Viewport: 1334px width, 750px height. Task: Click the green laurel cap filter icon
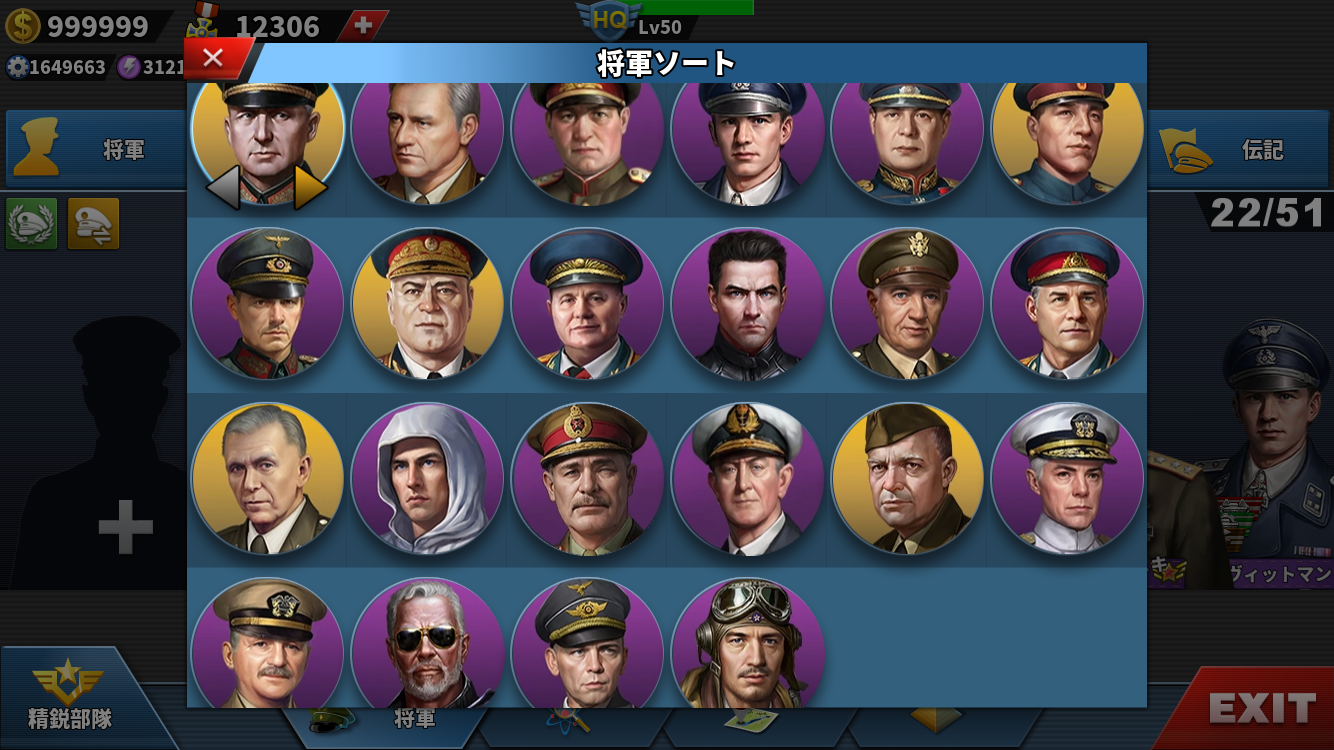click(32, 223)
